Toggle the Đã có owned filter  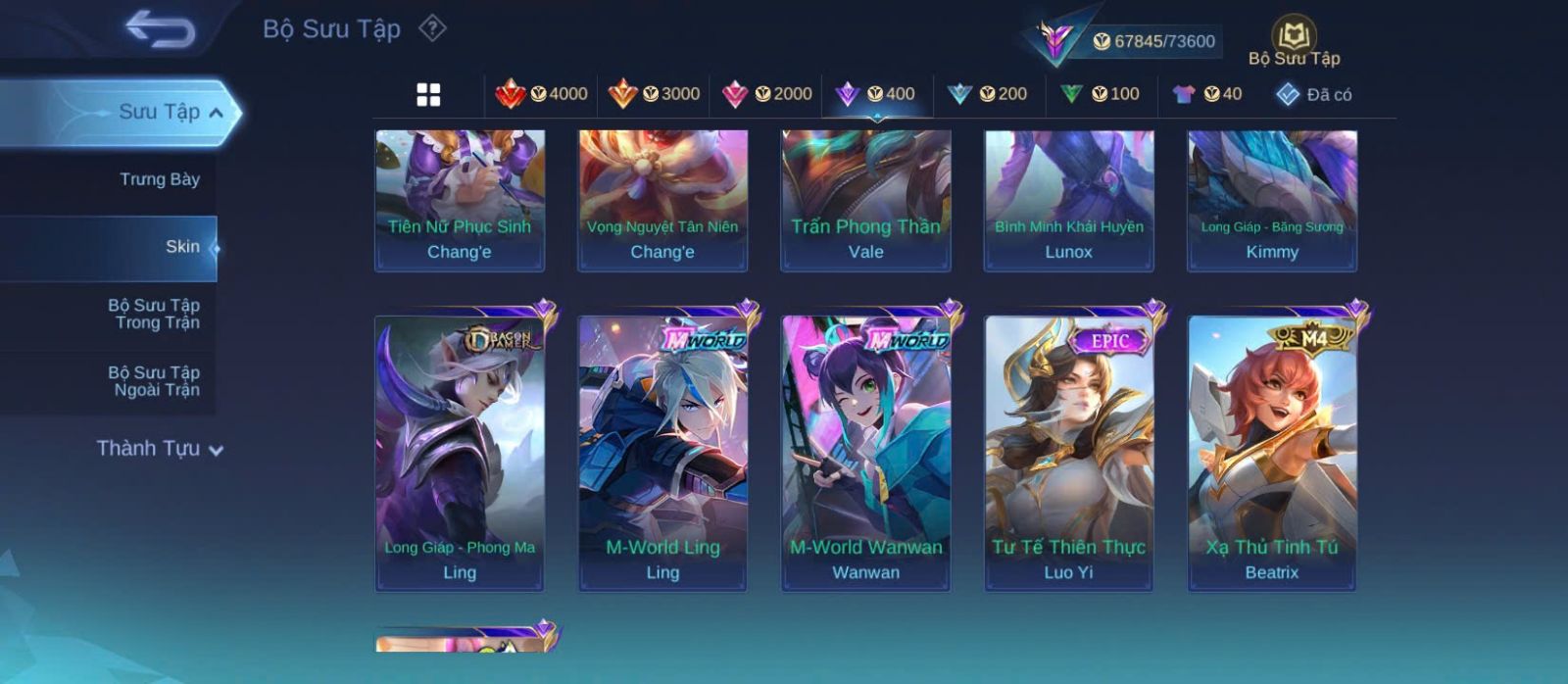click(1313, 95)
